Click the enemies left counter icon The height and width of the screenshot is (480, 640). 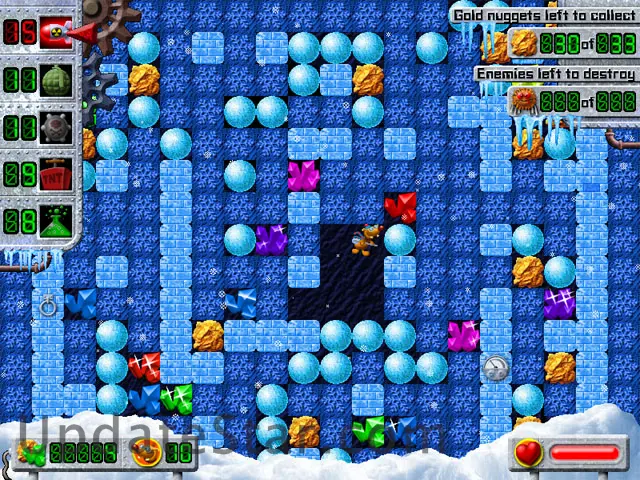pos(525,100)
